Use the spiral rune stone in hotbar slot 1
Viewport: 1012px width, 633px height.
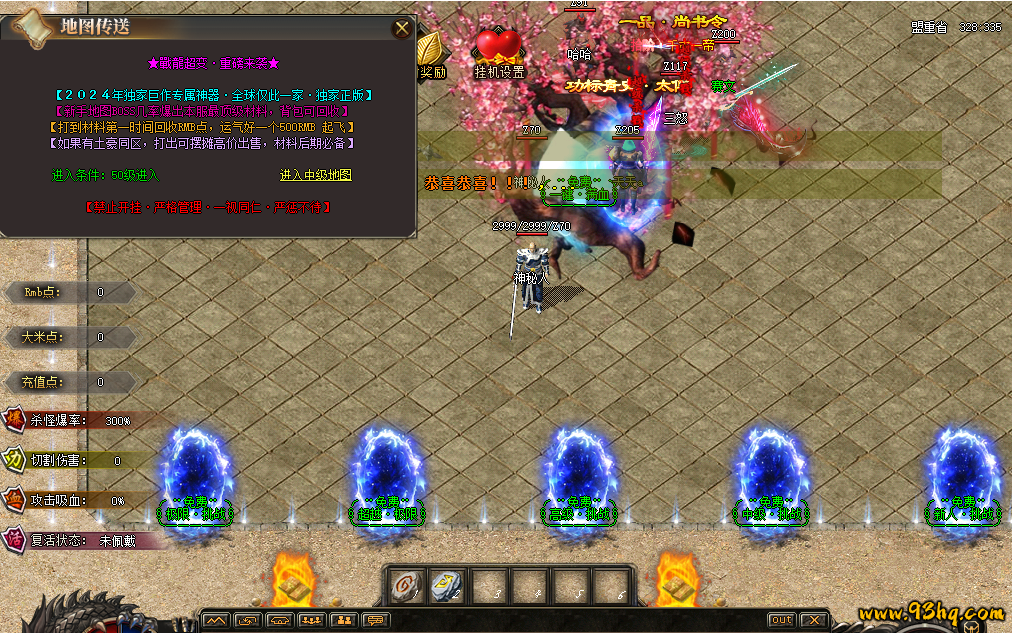click(408, 586)
